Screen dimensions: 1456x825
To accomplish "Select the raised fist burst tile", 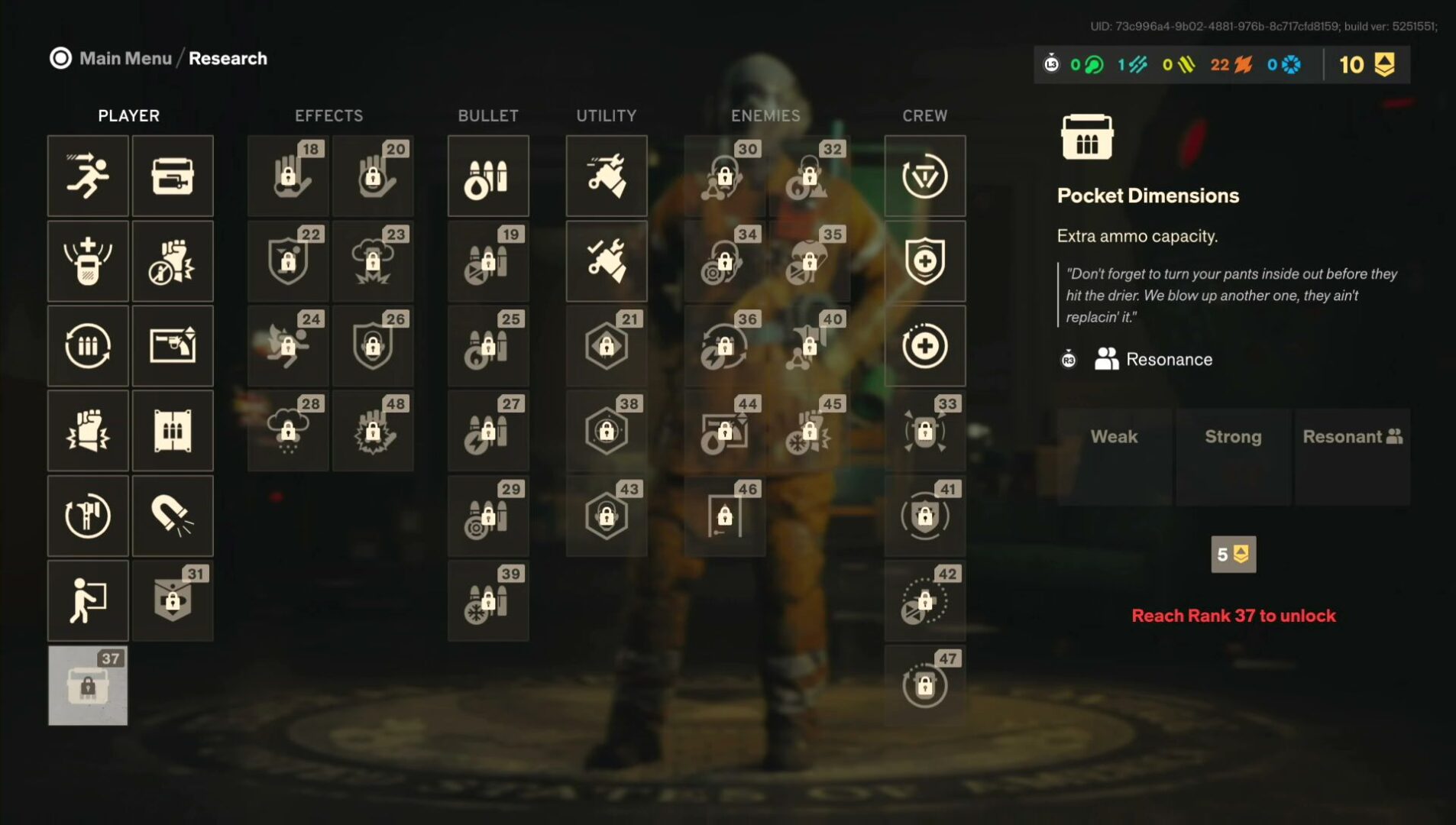I will [x=88, y=431].
